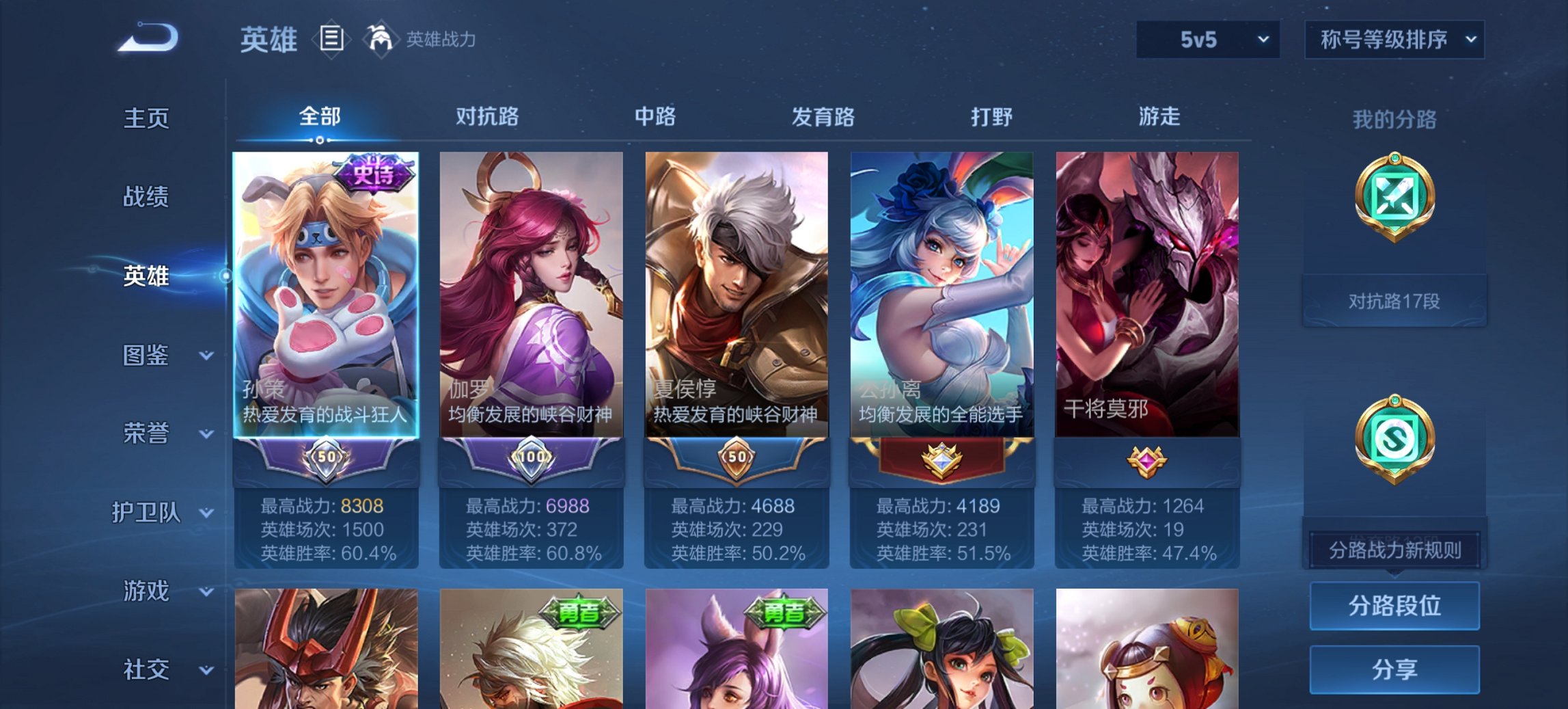Click the game logo arrow top-left
Screen dimensions: 1568x709
pos(147,39)
